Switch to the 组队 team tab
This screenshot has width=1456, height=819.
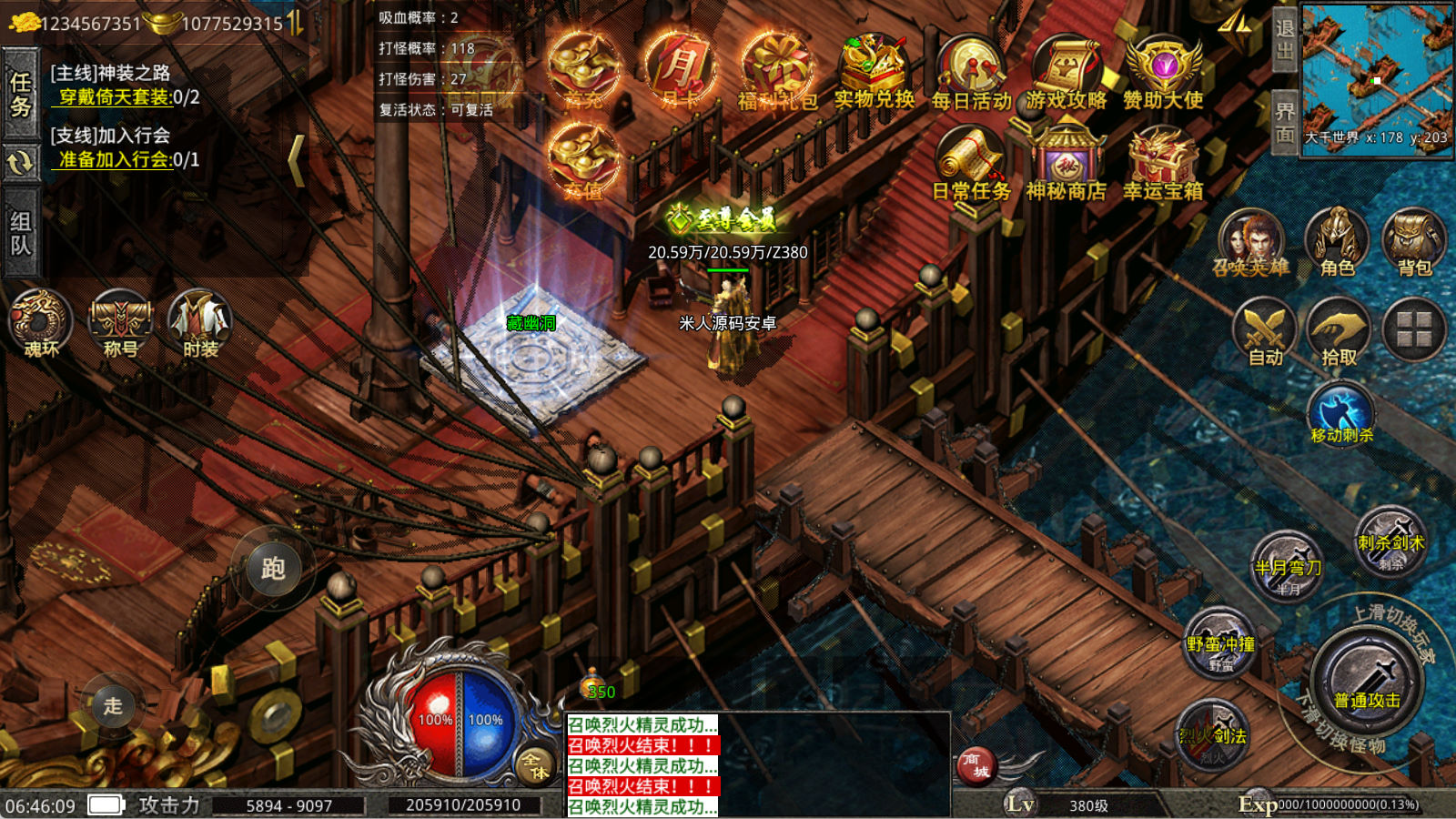tap(20, 233)
